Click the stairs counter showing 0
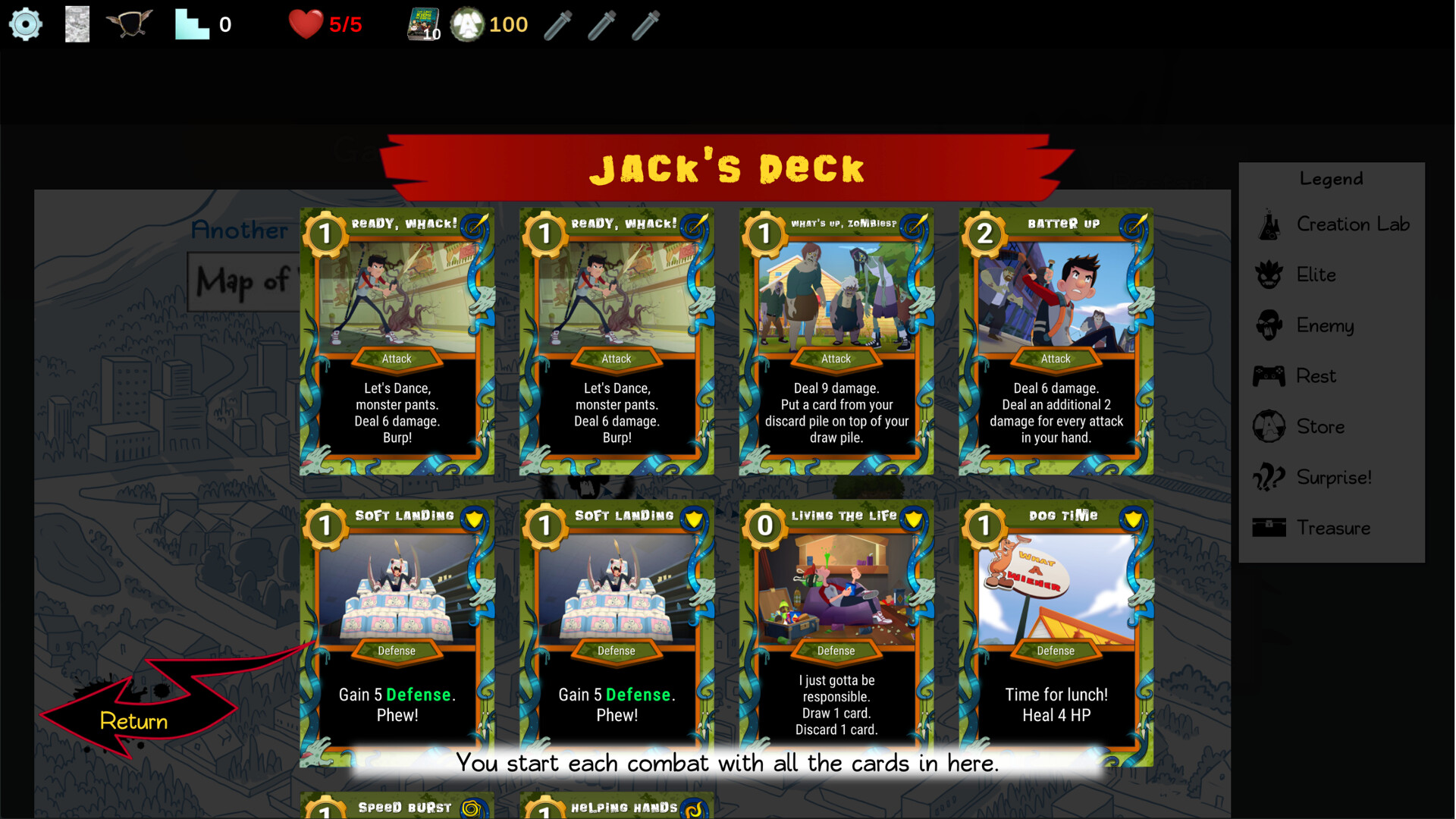 click(x=203, y=24)
